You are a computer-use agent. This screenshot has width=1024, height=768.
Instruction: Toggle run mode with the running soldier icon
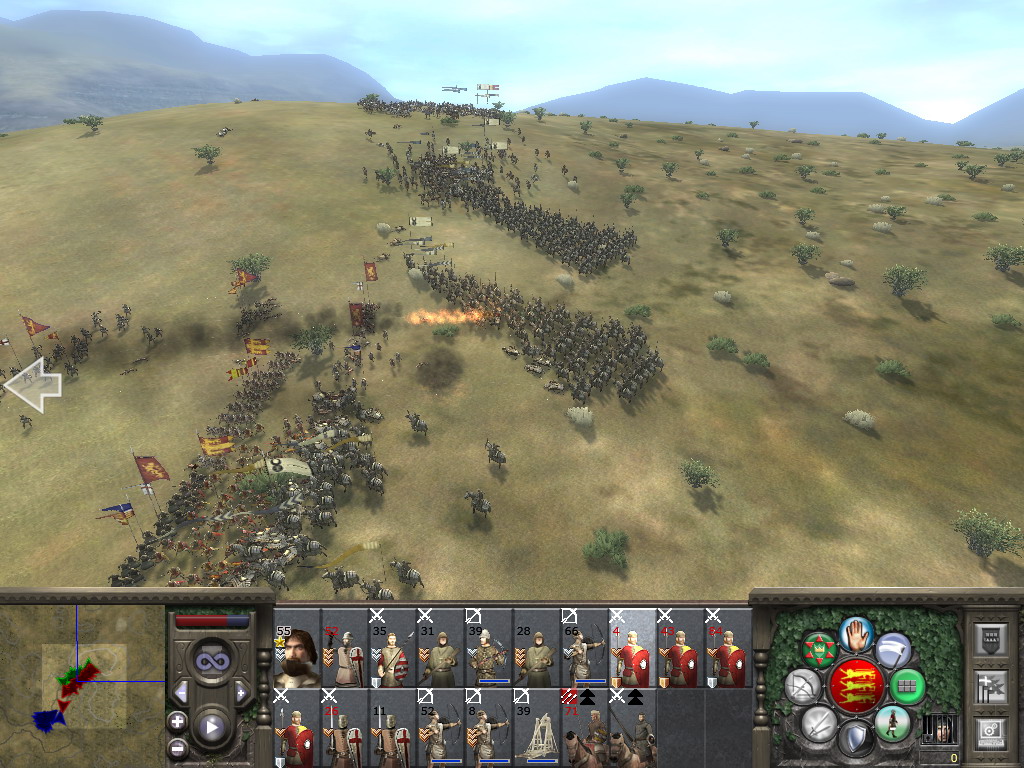point(892,723)
